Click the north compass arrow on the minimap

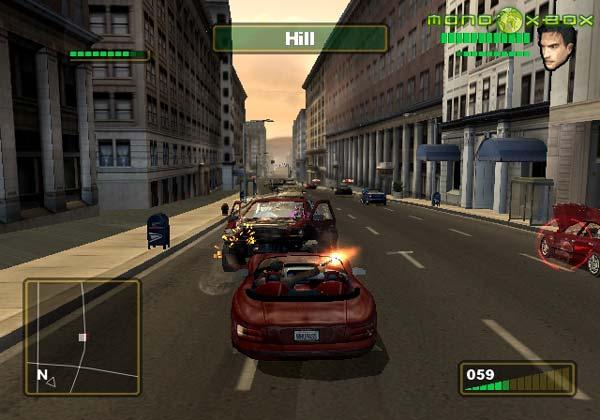tap(51, 380)
